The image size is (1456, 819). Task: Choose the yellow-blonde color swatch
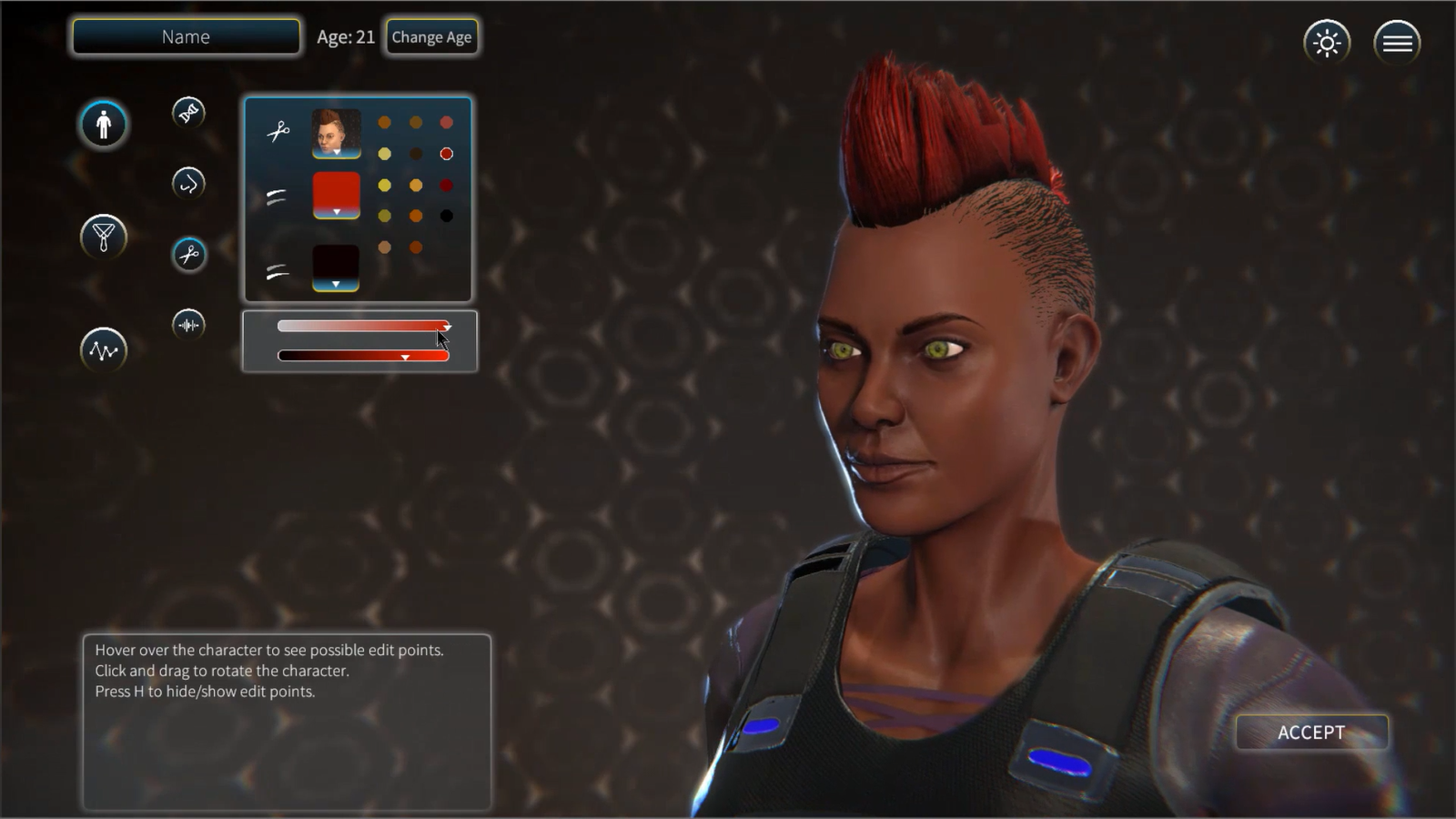383,153
